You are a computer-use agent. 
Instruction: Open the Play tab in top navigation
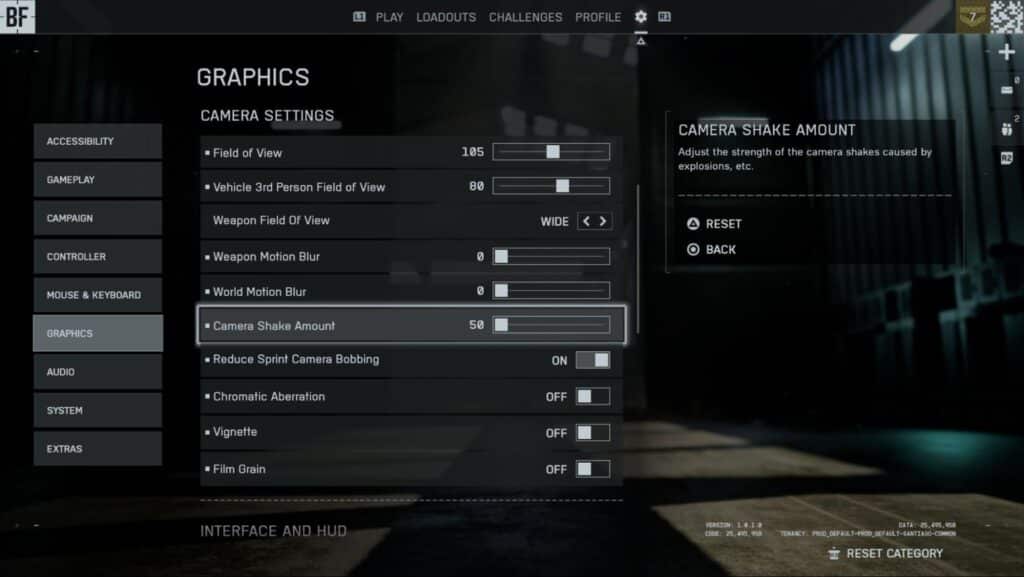pos(389,17)
